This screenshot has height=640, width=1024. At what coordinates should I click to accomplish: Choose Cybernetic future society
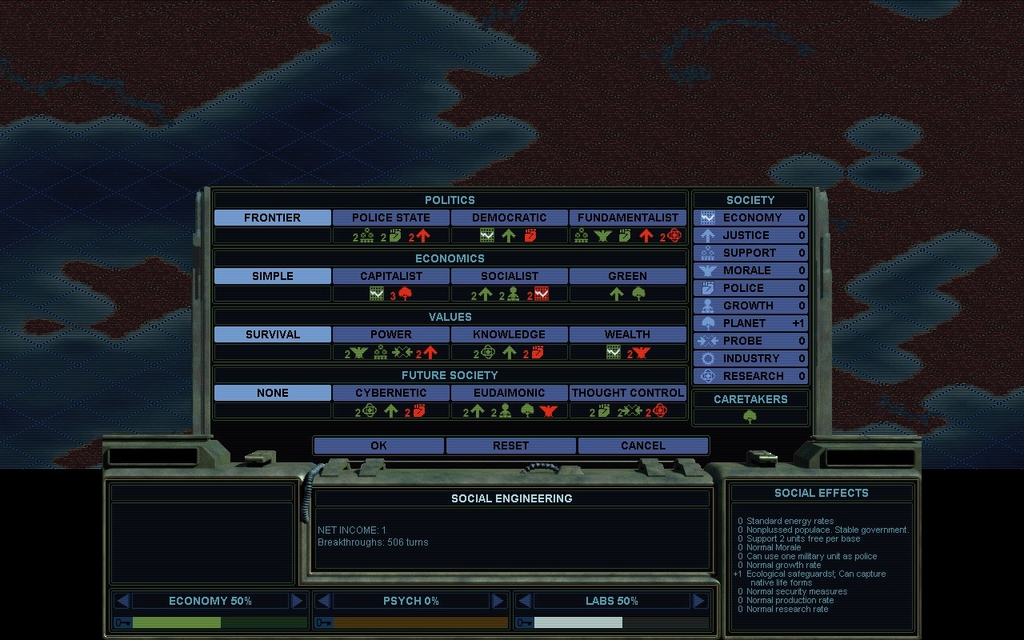point(391,393)
